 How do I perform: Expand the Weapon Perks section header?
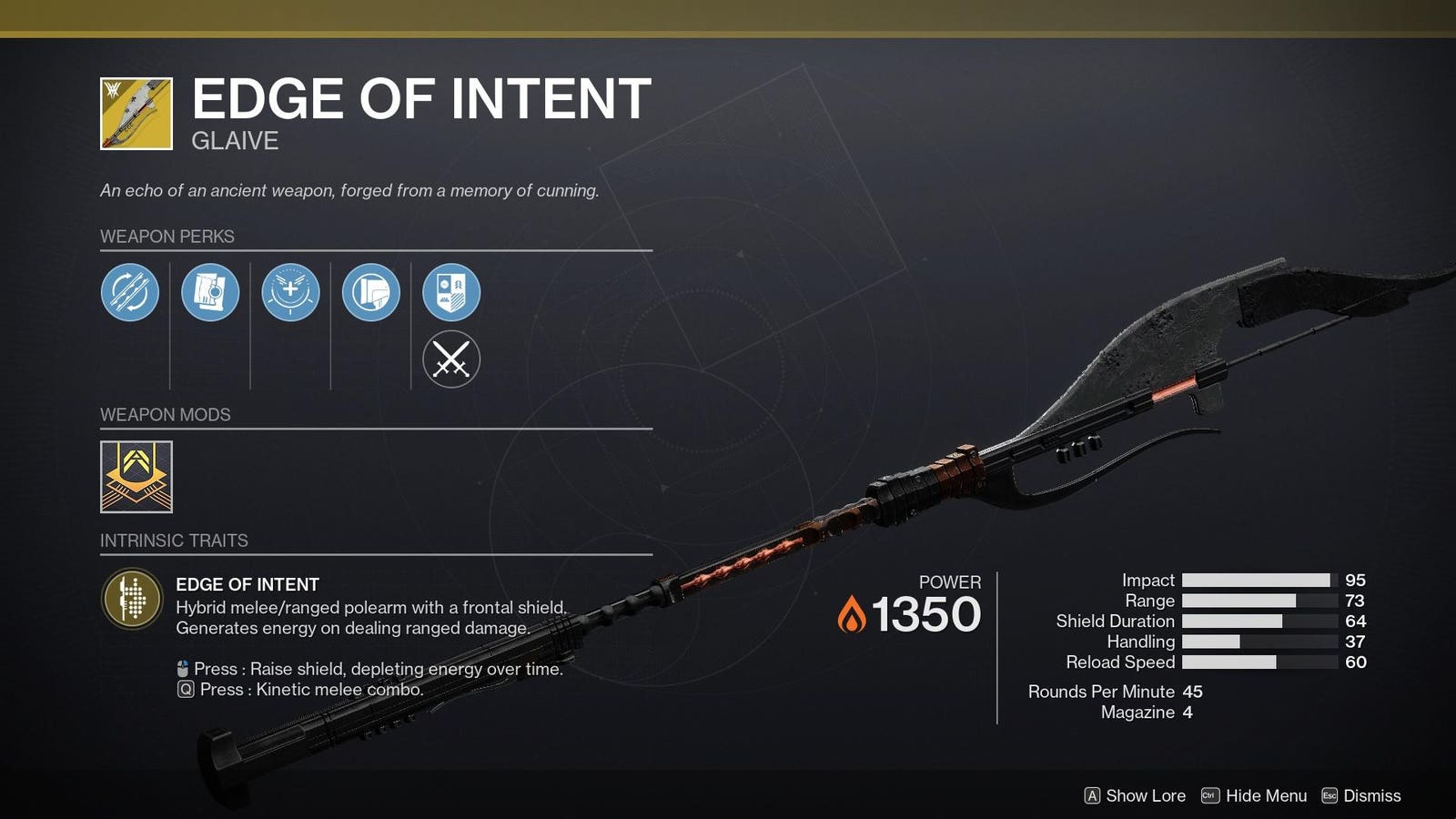(167, 236)
